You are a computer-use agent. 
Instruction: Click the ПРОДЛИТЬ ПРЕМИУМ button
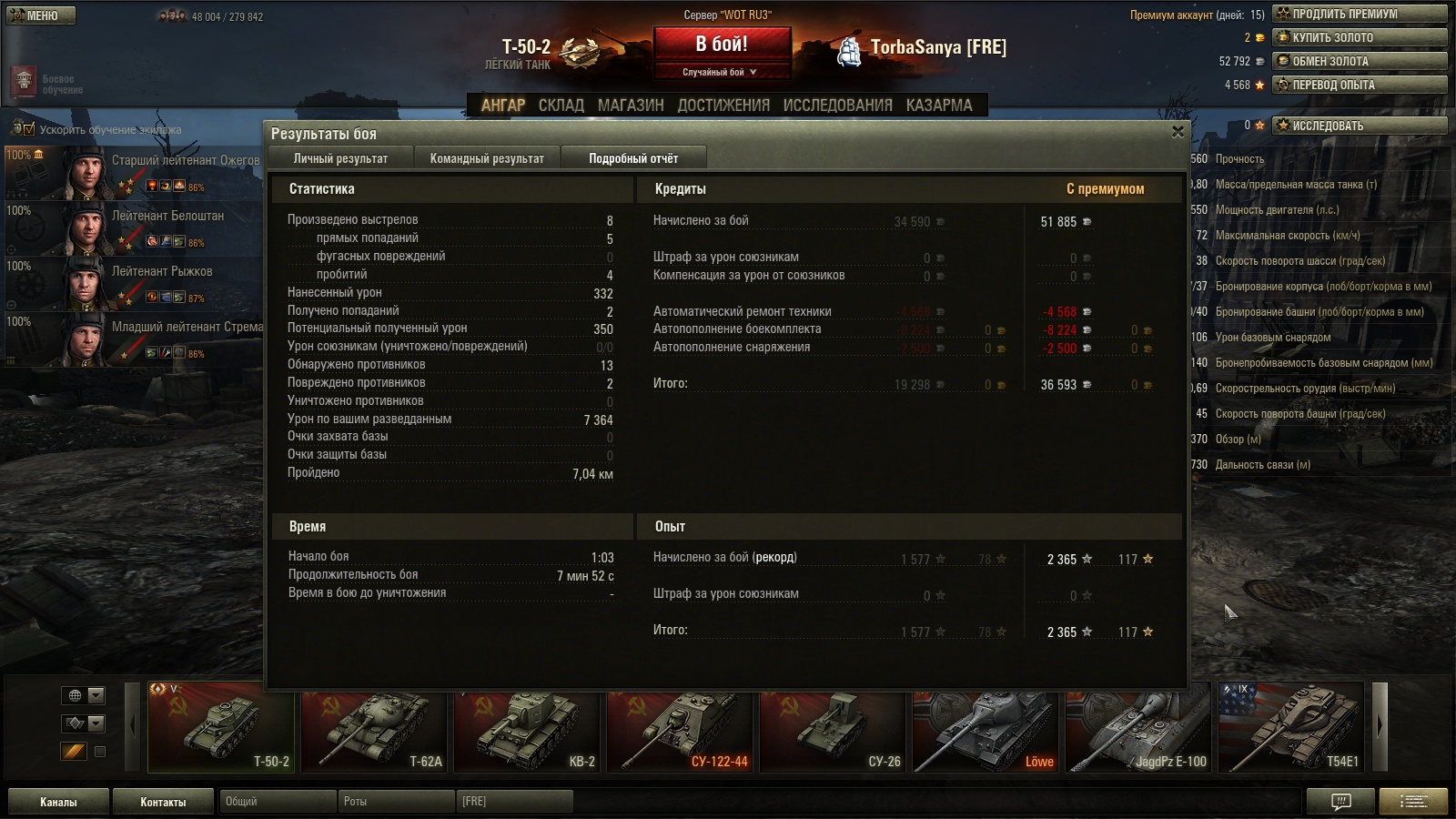coord(1359,14)
